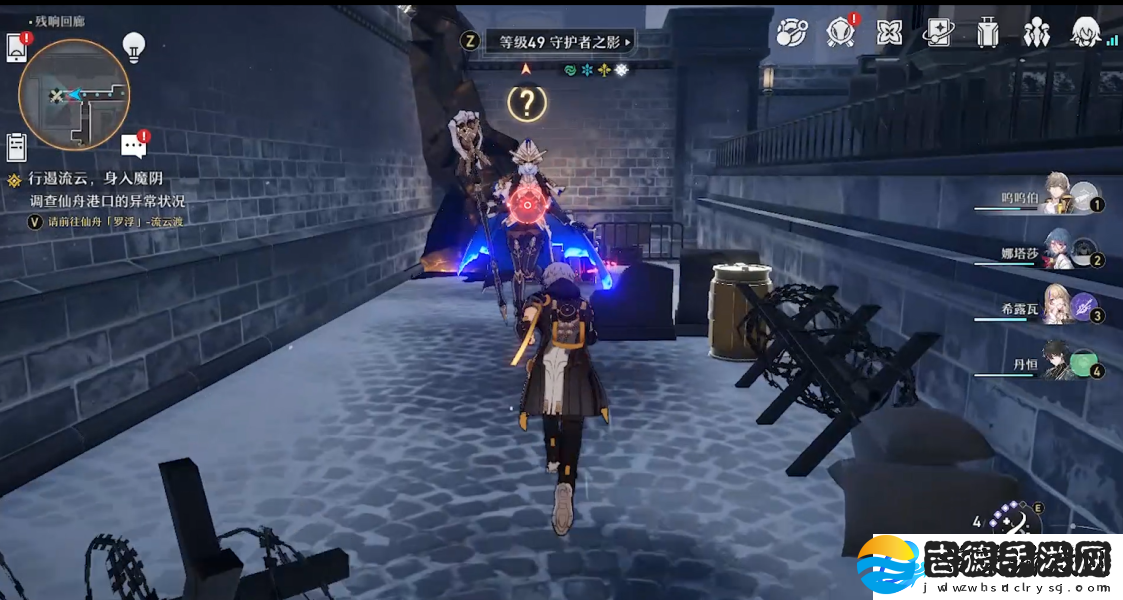Select the tracked mission 行遏流云，身入魔阴
The width and height of the screenshot is (1123, 600).
(x=102, y=179)
